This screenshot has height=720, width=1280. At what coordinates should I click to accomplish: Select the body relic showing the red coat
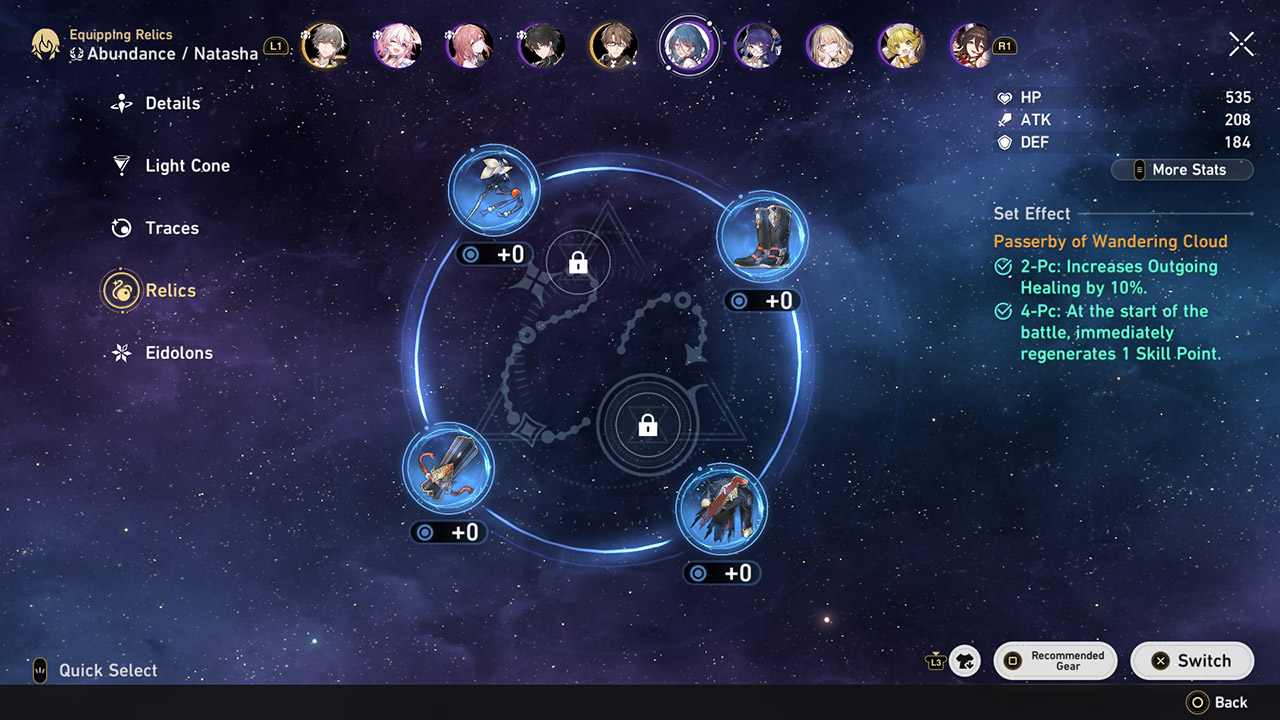tap(721, 511)
